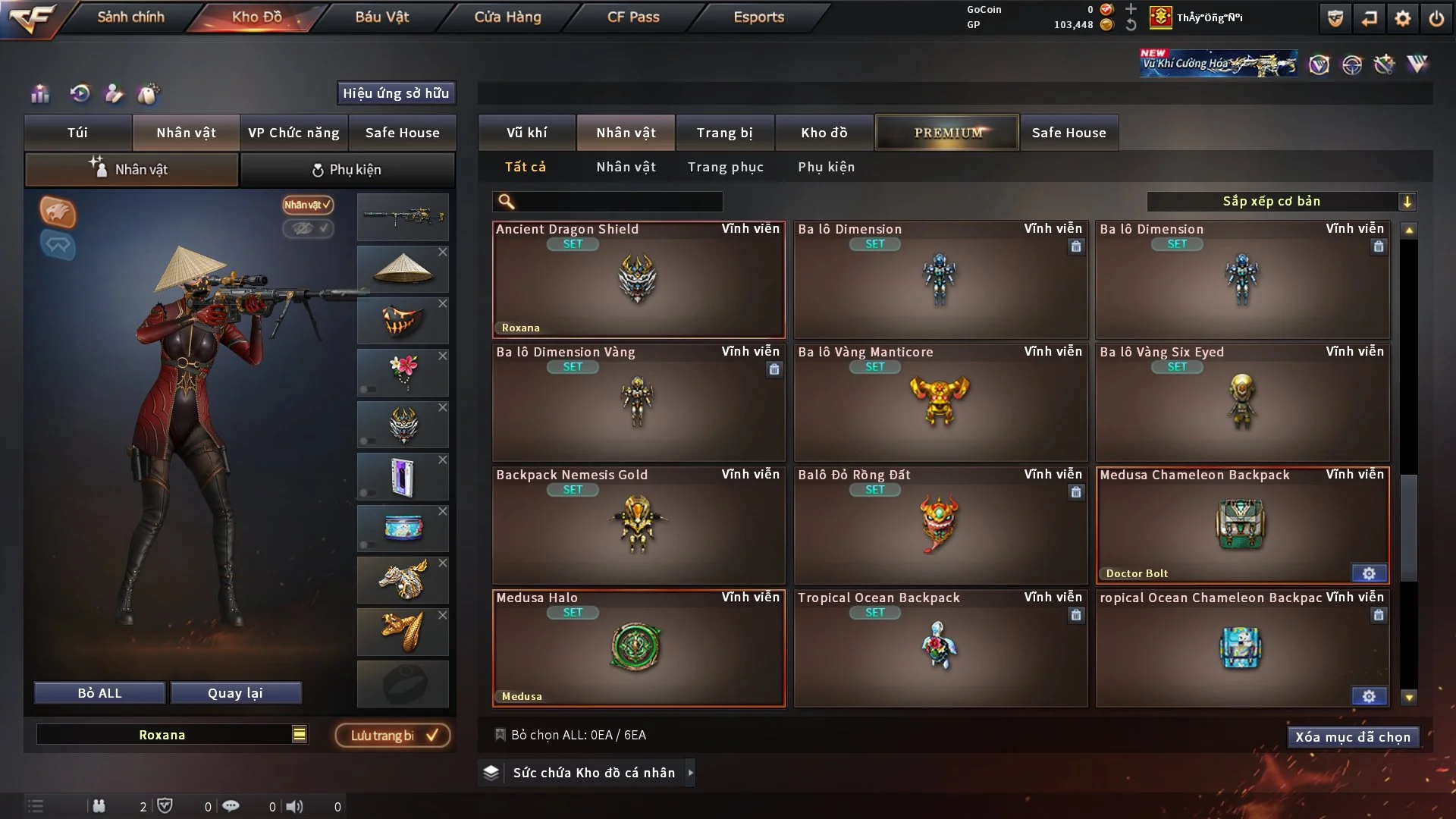Switch to the Vũ khí inventory tab
The height and width of the screenshot is (819, 1456).
tap(526, 133)
